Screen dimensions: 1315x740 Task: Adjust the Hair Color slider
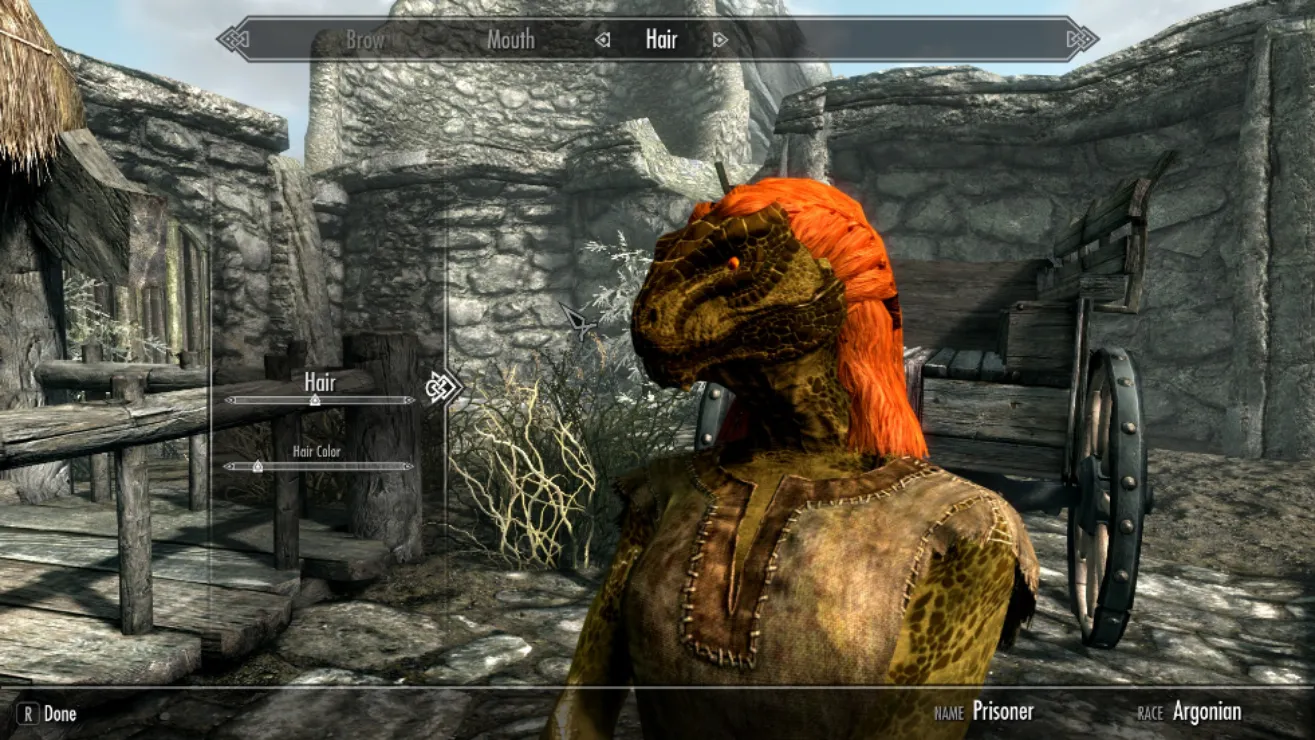[x=258, y=466]
